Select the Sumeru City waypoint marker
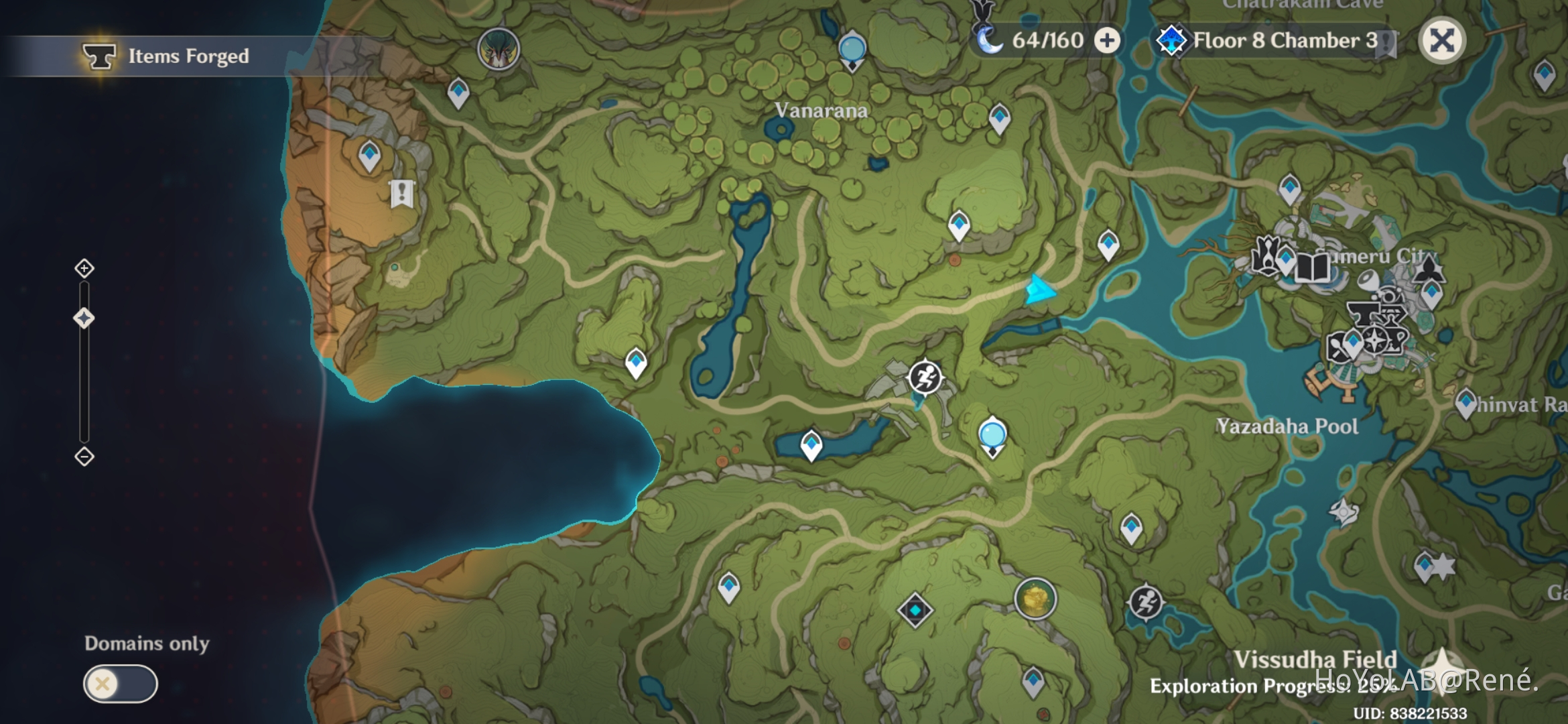The image size is (1568, 724). 1287,258
